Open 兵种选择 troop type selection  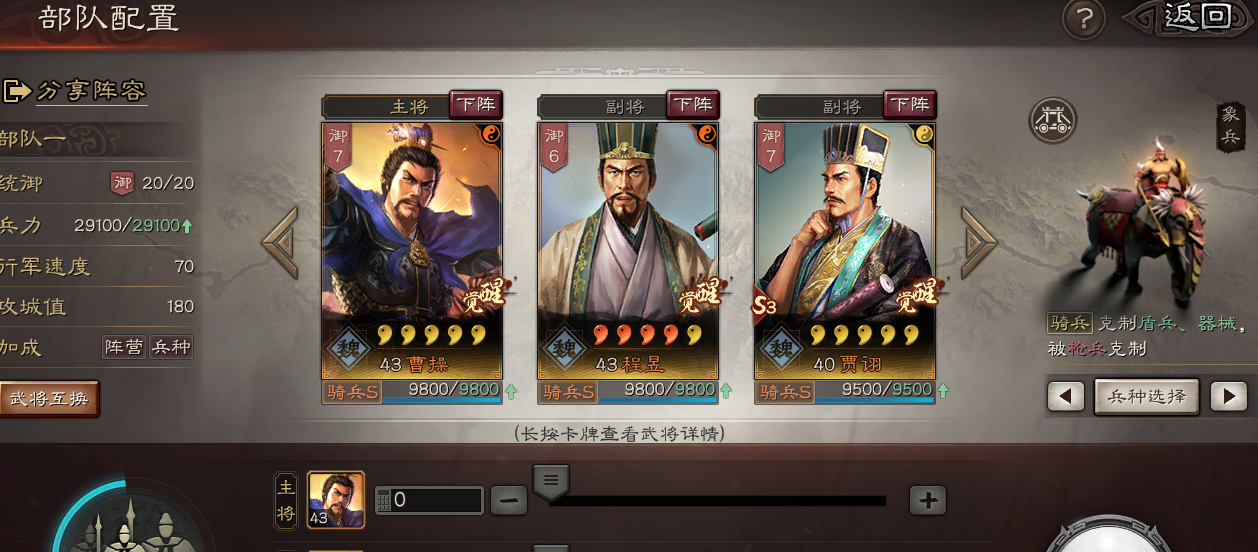pos(1147,396)
